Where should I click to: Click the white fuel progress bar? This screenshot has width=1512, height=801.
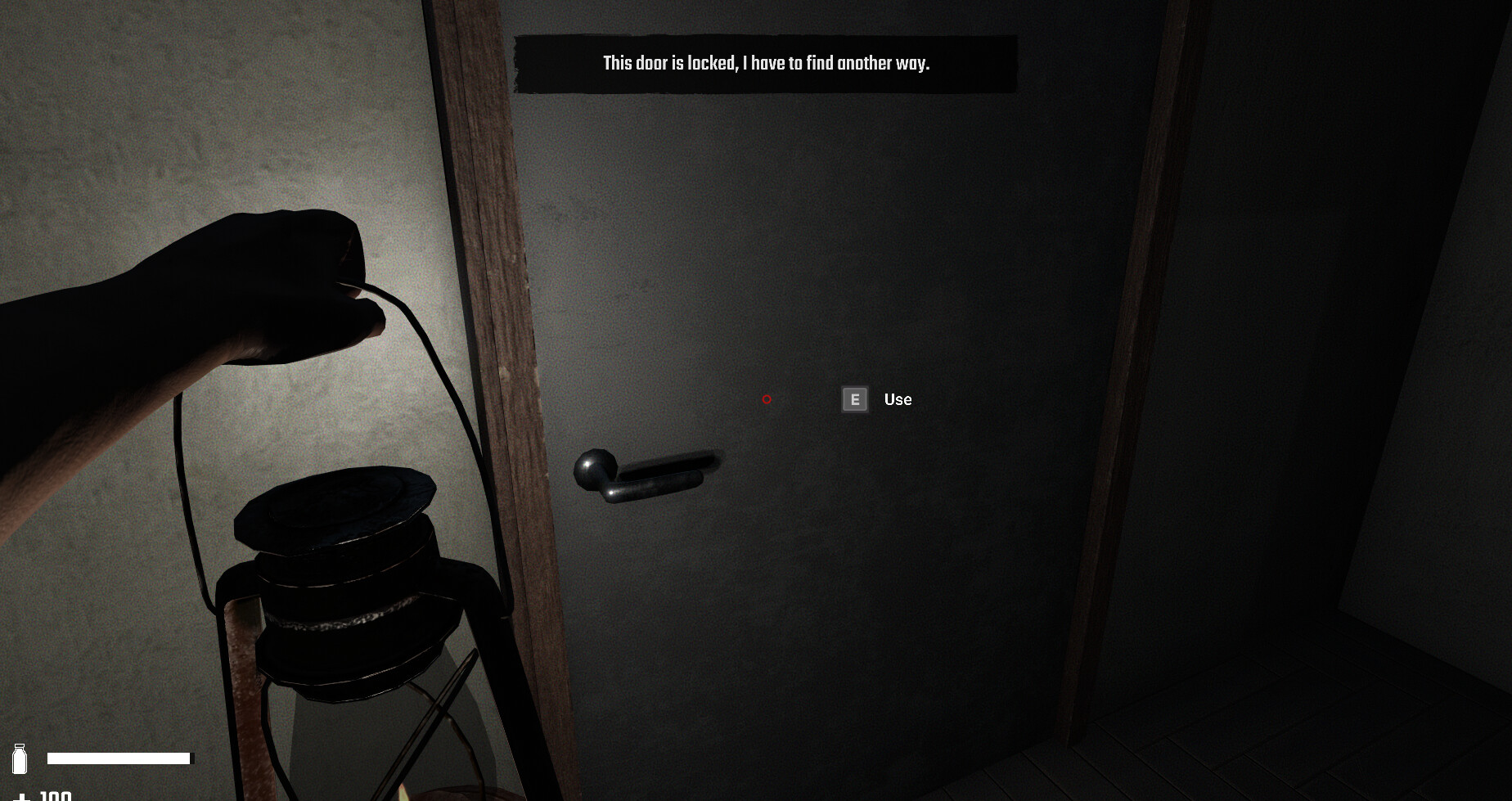click(121, 758)
